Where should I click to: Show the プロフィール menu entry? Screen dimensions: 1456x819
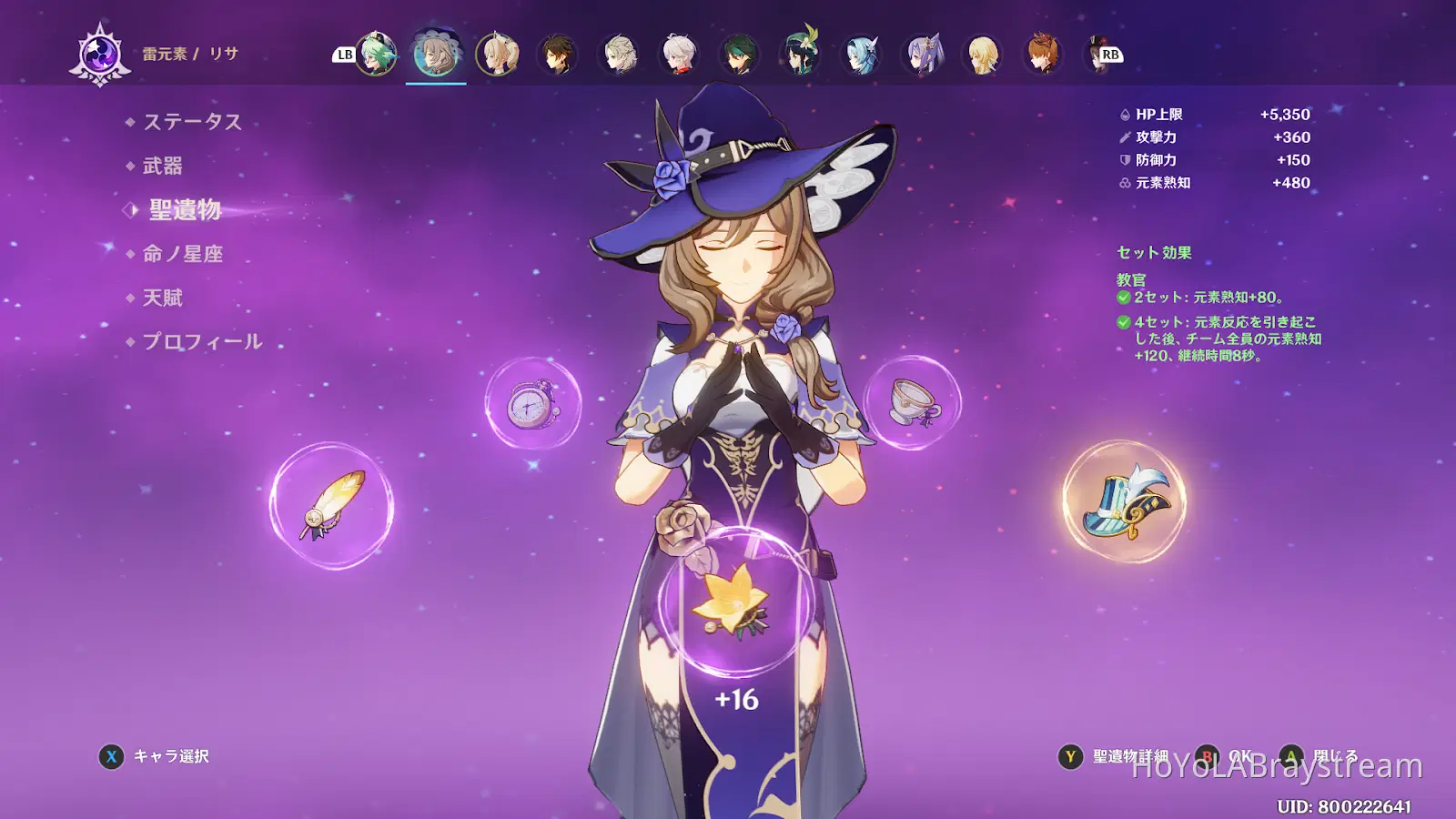point(202,341)
